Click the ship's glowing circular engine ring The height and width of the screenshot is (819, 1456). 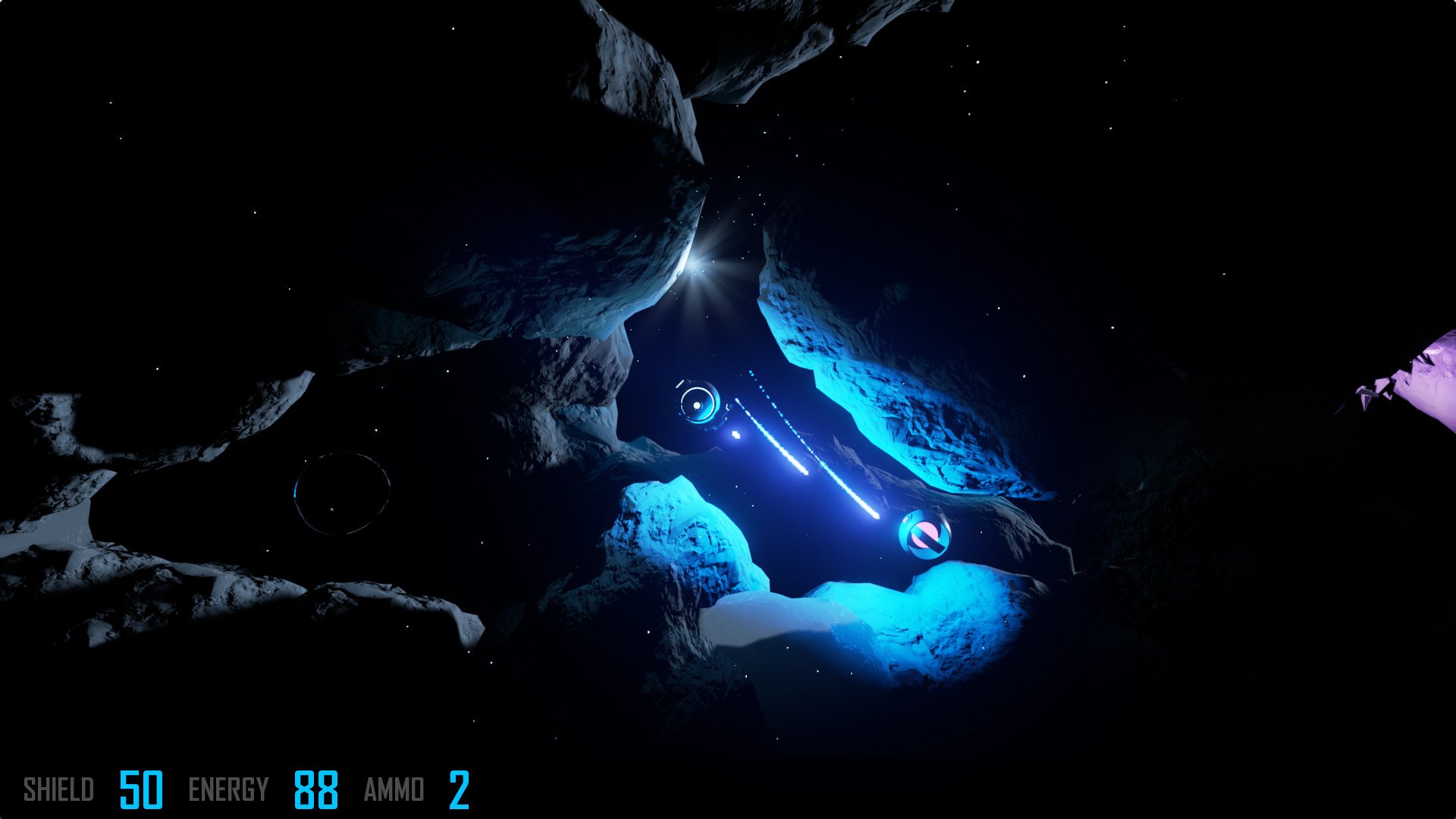coord(695,403)
